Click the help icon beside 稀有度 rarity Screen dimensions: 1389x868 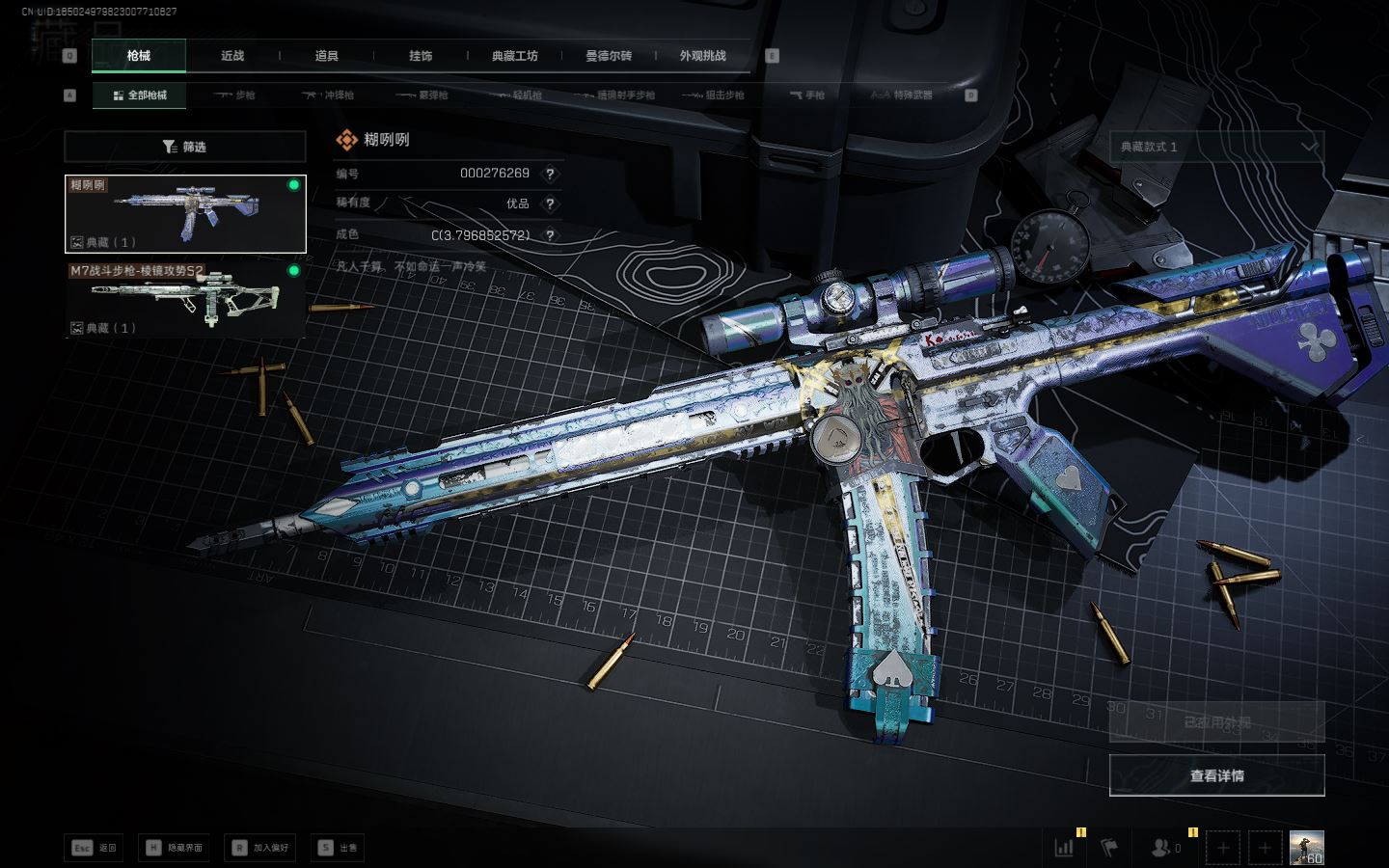point(550,203)
